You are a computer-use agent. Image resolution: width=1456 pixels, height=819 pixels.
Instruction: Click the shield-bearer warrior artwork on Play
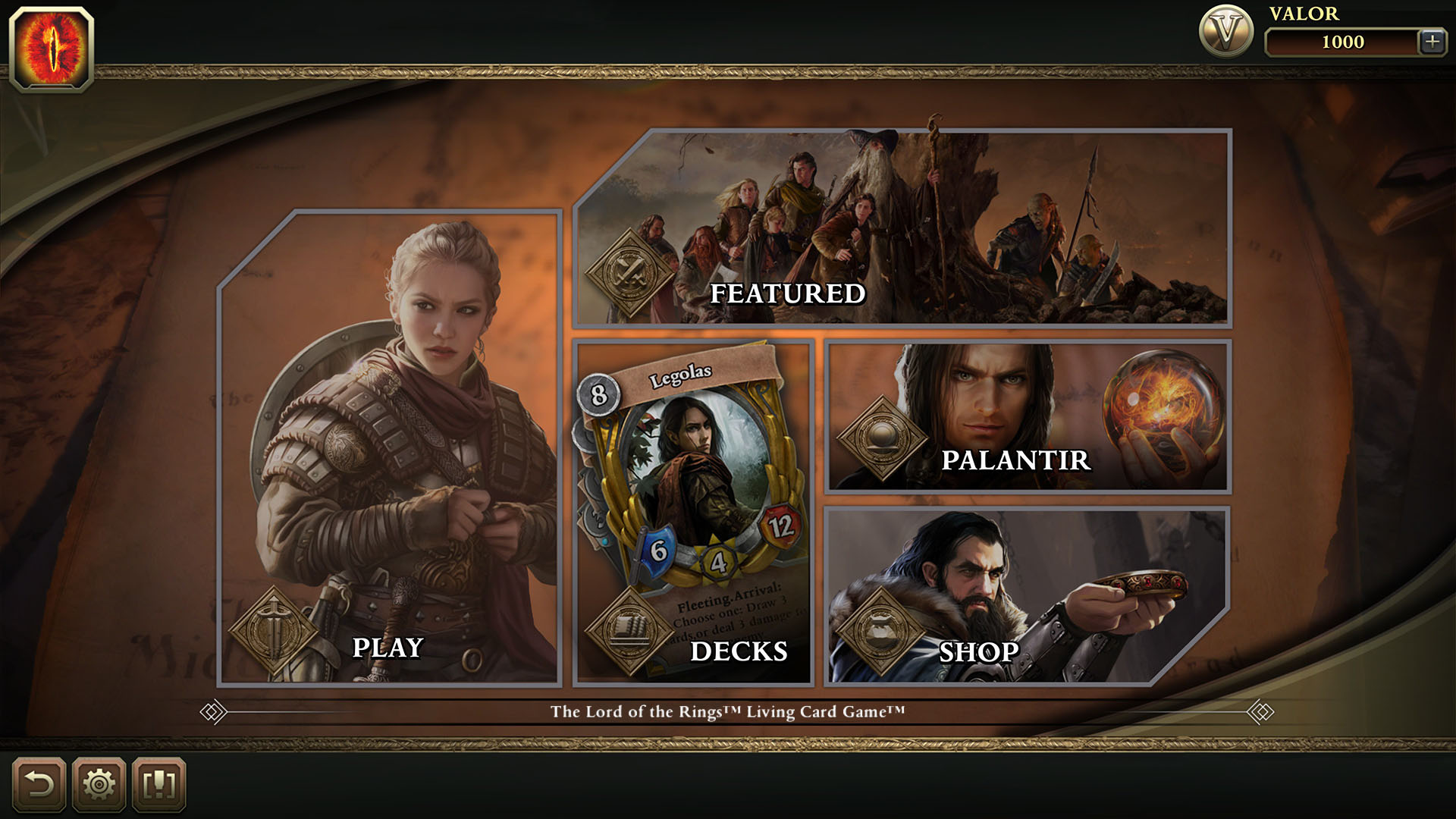(x=394, y=417)
